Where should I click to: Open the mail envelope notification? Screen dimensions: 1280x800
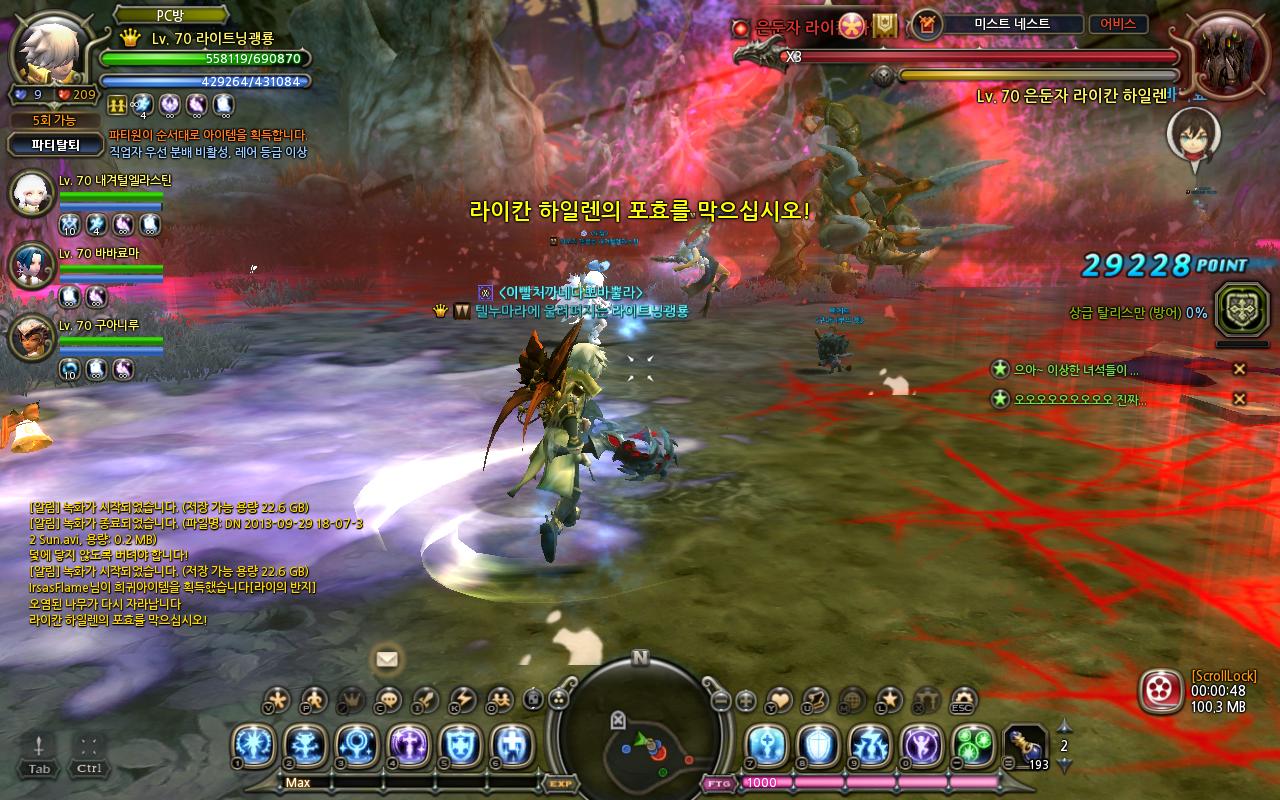[x=387, y=659]
